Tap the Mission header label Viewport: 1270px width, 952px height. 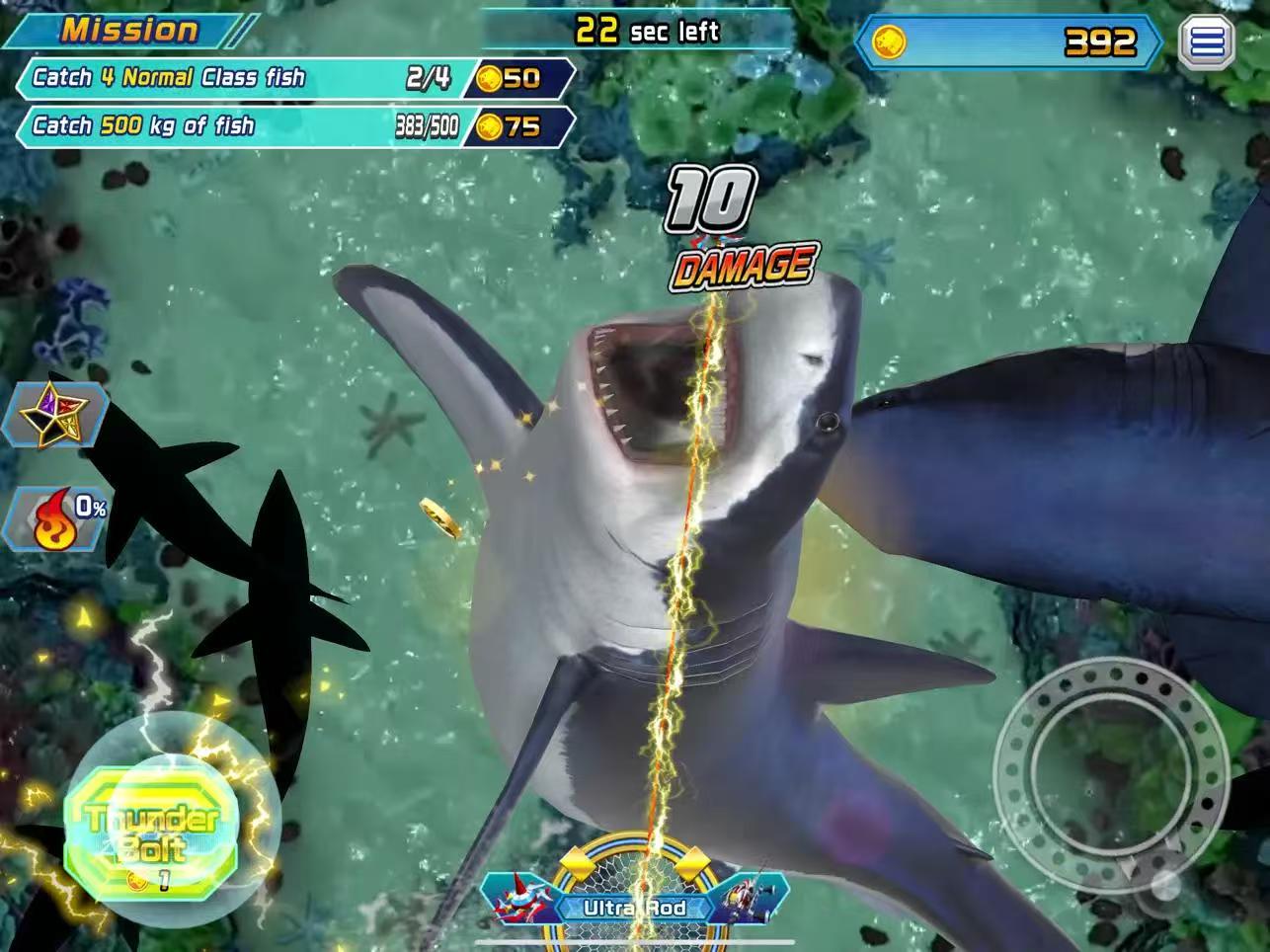tap(130, 30)
